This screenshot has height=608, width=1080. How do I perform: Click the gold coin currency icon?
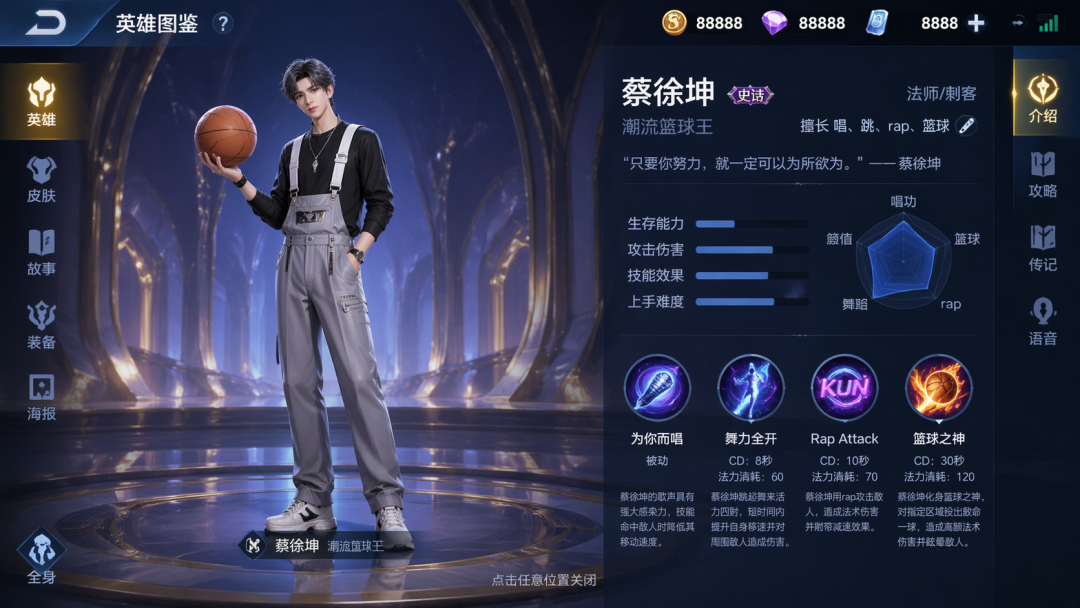pyautogui.click(x=675, y=23)
